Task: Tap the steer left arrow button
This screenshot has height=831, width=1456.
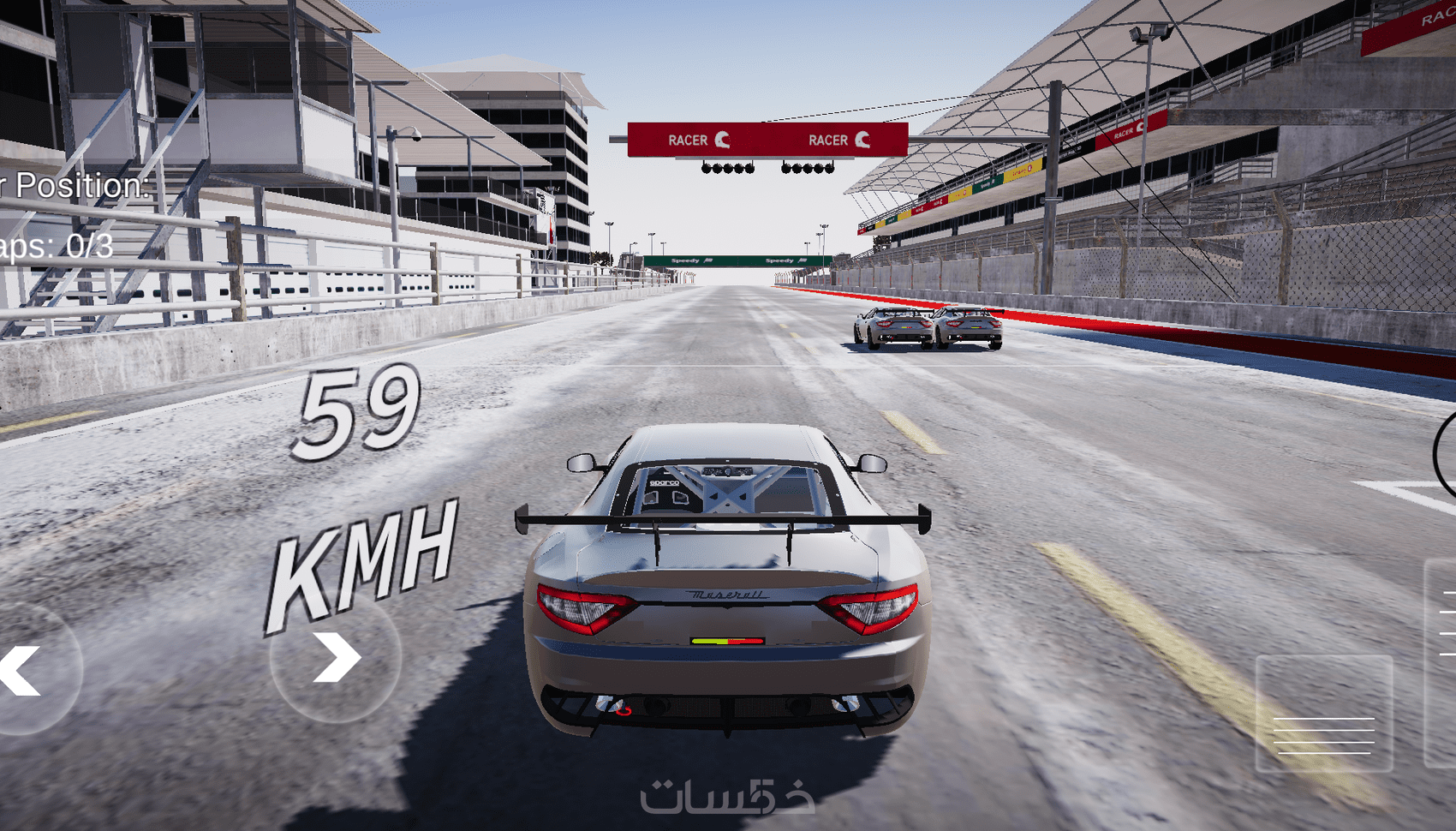Action: (24, 669)
